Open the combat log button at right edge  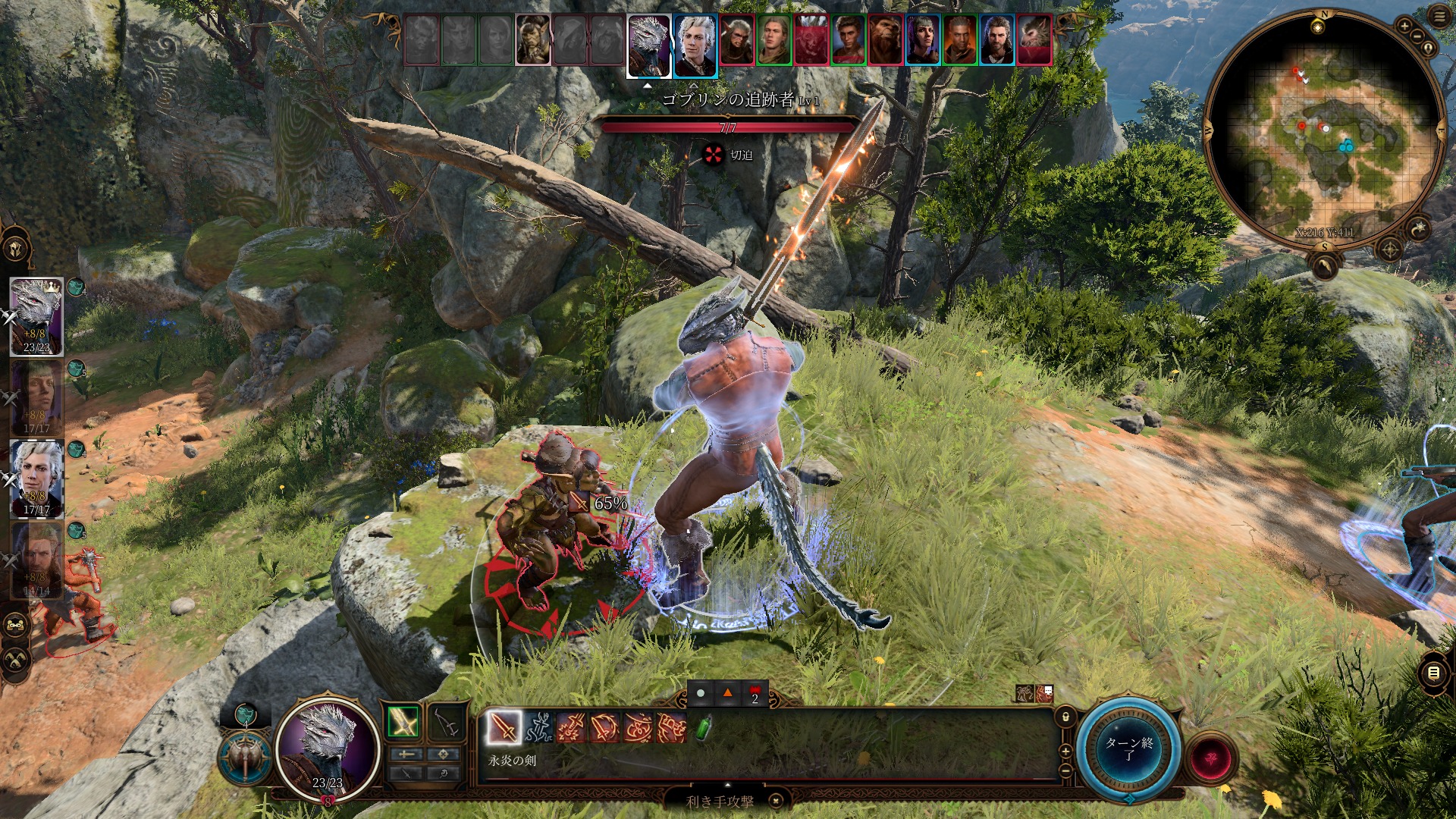(x=1433, y=673)
